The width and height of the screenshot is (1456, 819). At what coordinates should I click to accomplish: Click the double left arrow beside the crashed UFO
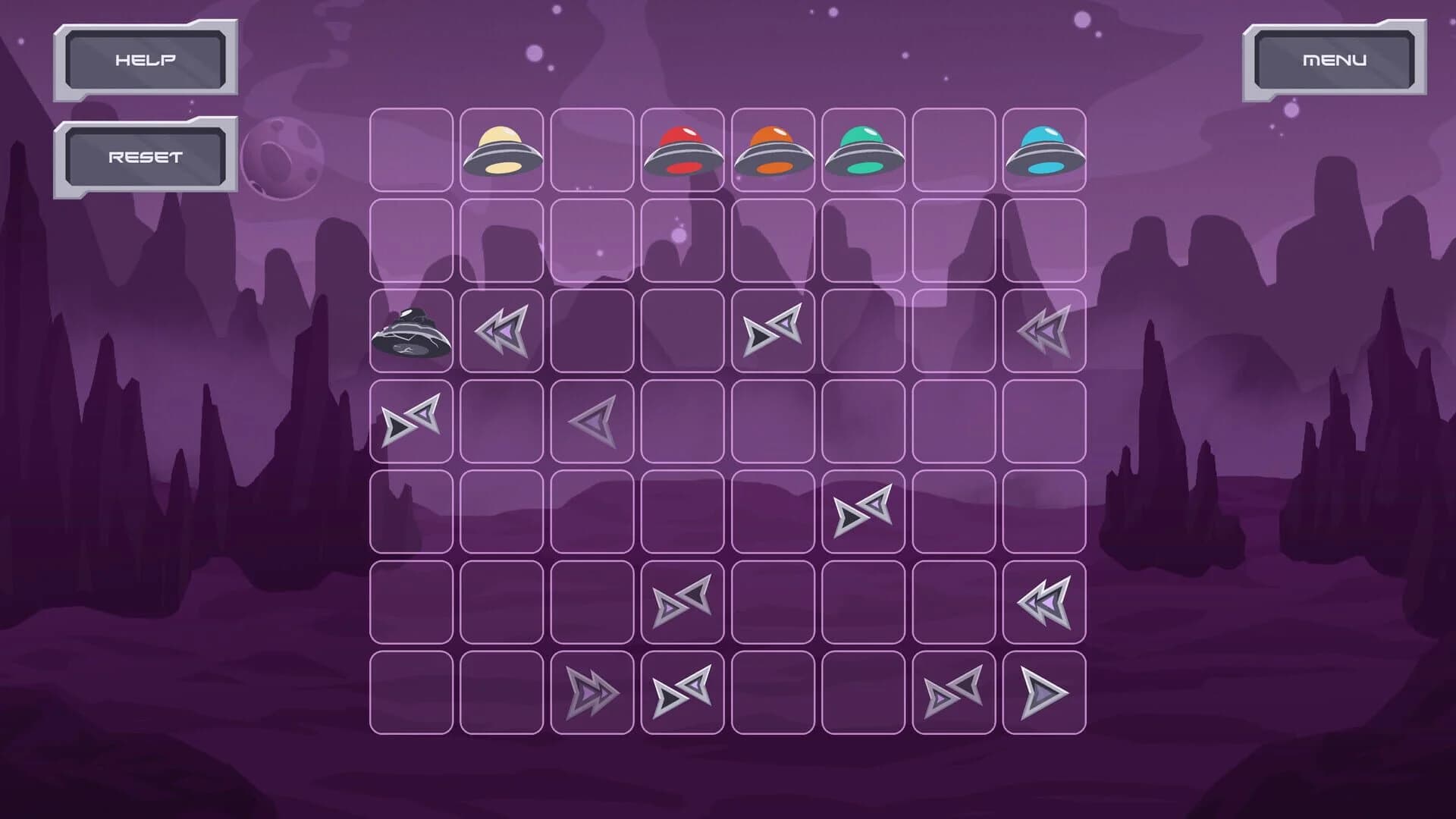[x=502, y=330]
